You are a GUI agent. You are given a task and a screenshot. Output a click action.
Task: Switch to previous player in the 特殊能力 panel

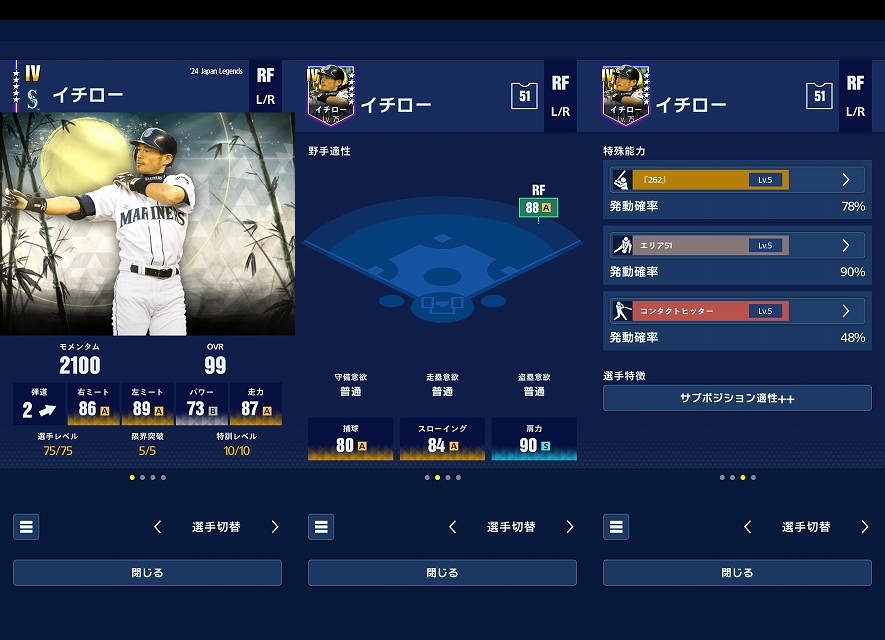tap(748, 527)
